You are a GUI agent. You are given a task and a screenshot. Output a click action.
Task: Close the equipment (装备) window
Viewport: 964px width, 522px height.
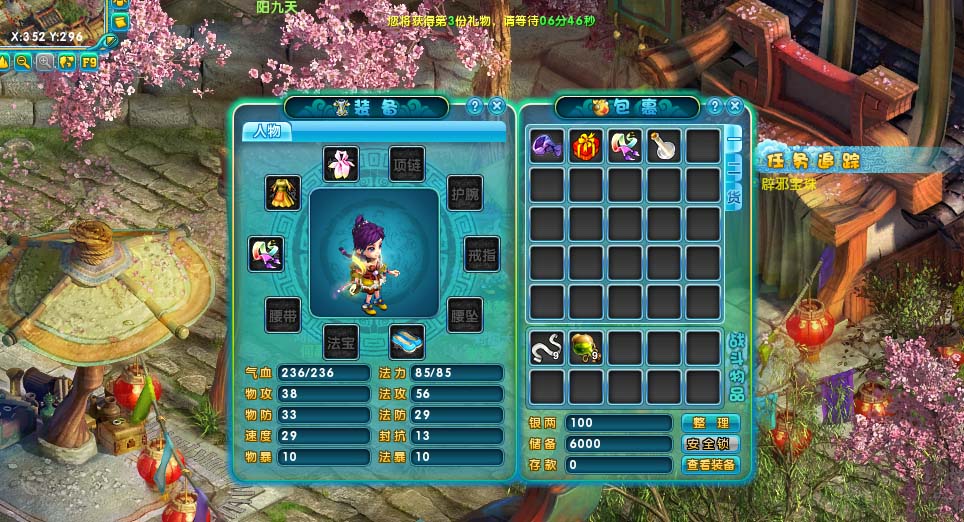tap(497, 106)
